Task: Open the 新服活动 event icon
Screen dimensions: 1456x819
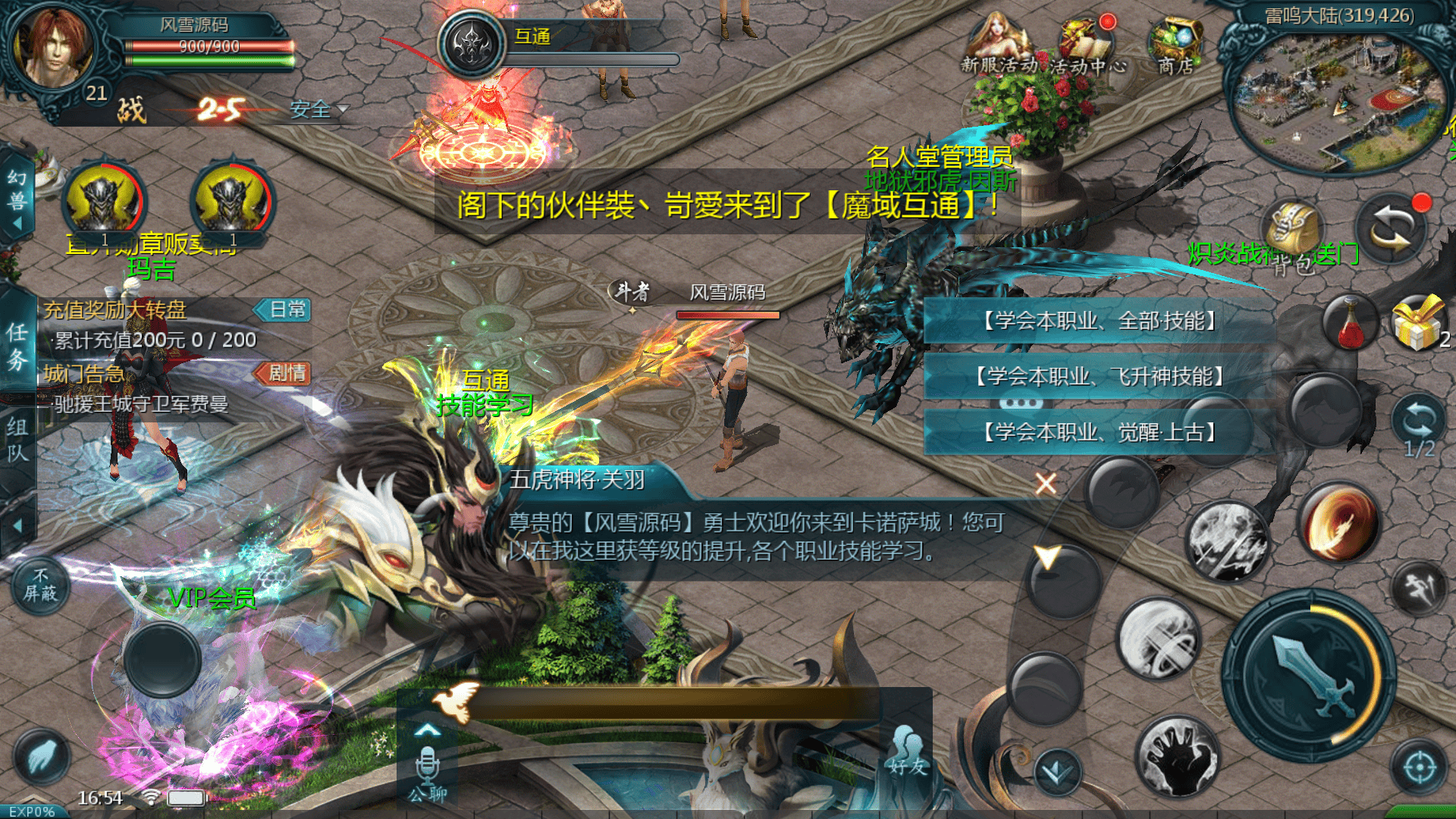Action: pos(998,45)
